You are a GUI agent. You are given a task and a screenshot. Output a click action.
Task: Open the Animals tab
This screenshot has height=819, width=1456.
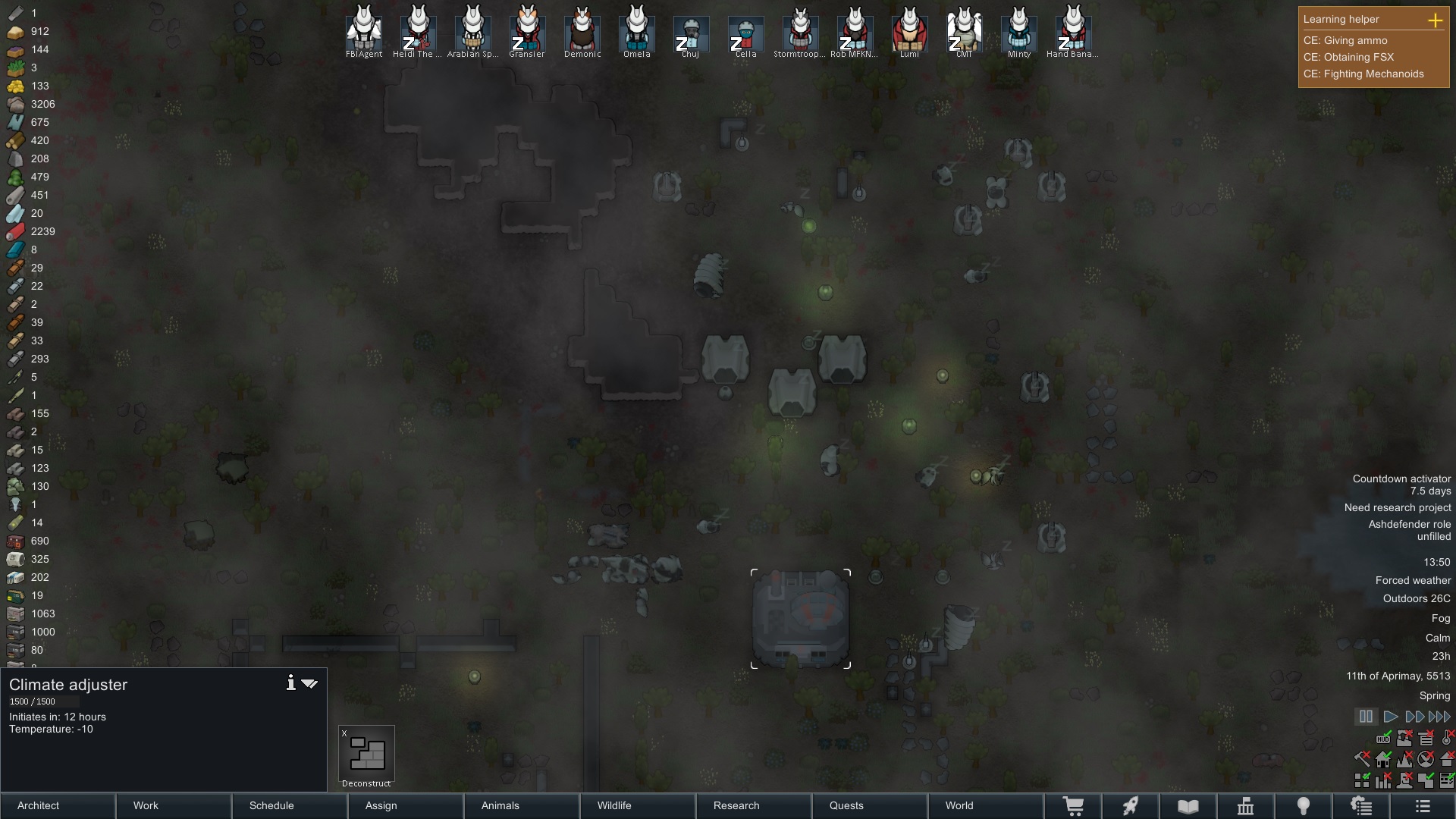[500, 806]
